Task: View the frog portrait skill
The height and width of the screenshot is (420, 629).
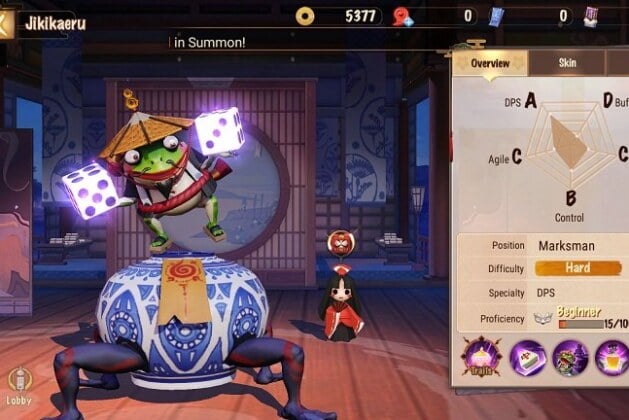Action: (x=570, y=358)
